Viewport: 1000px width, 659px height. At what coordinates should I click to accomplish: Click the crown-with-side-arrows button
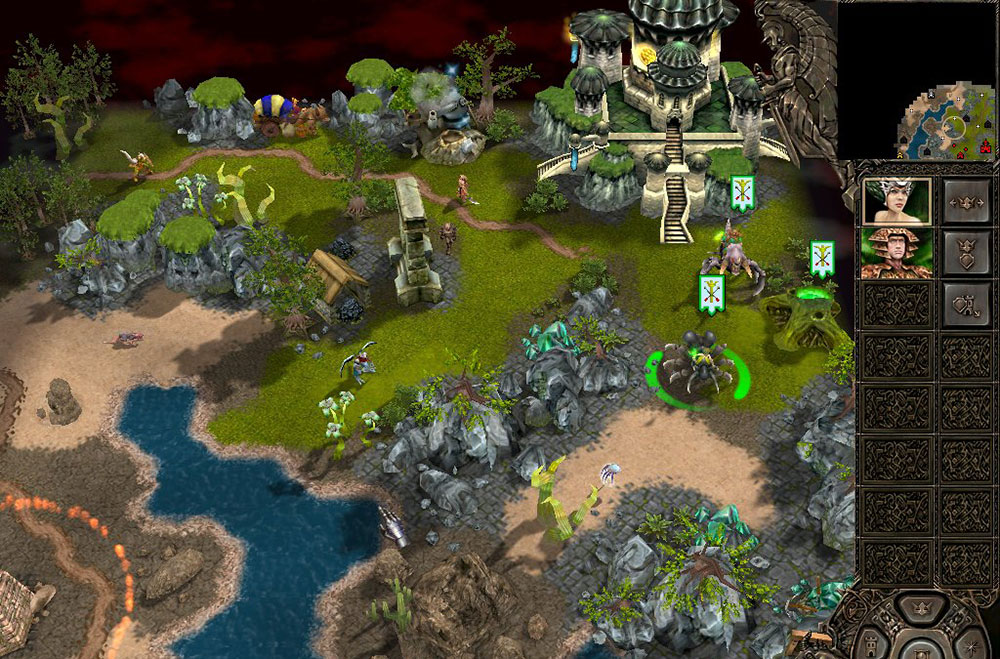(x=967, y=201)
